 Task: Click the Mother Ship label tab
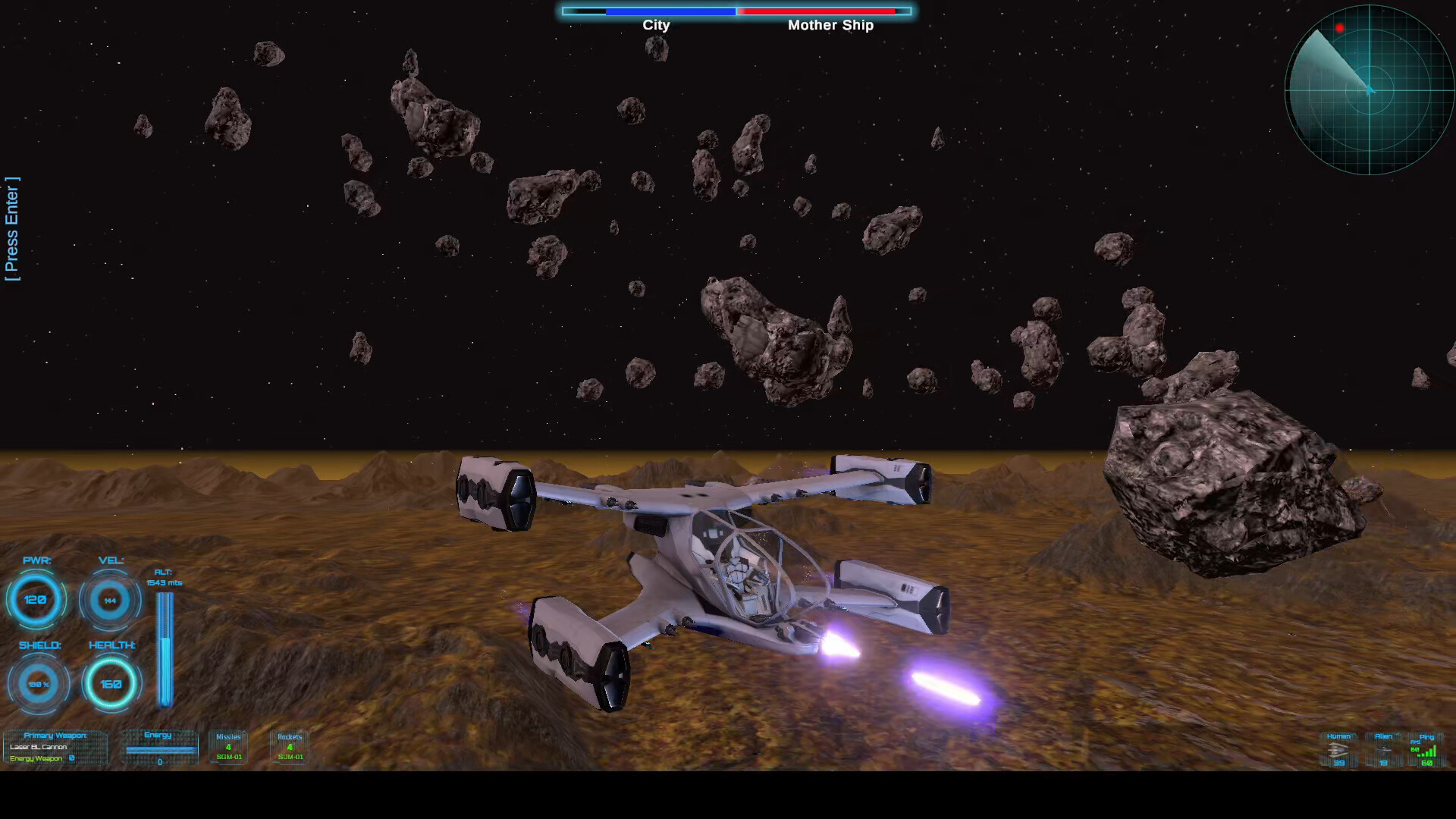pos(831,25)
